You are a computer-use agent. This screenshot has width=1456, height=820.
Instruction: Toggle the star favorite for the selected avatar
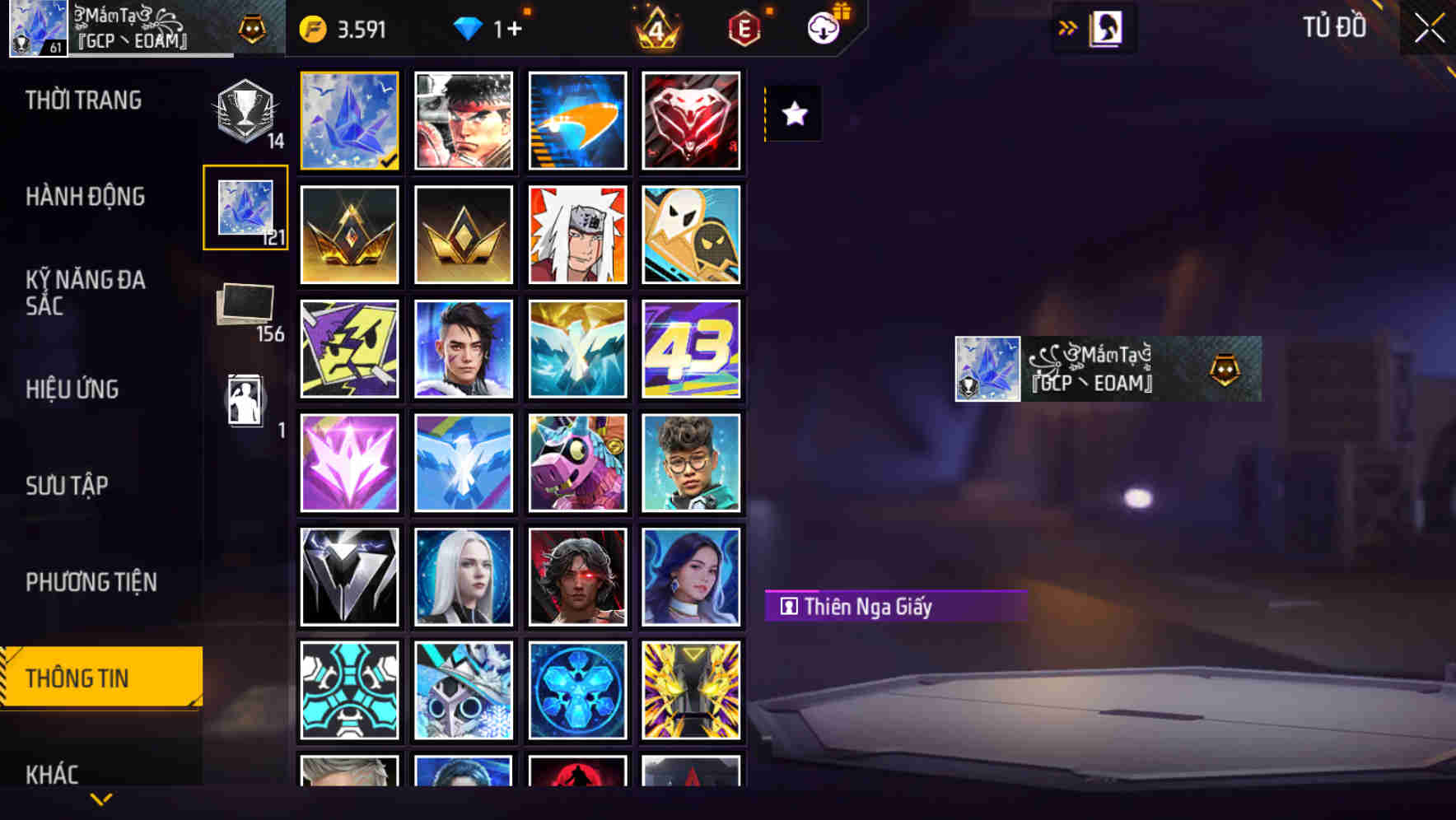[793, 114]
